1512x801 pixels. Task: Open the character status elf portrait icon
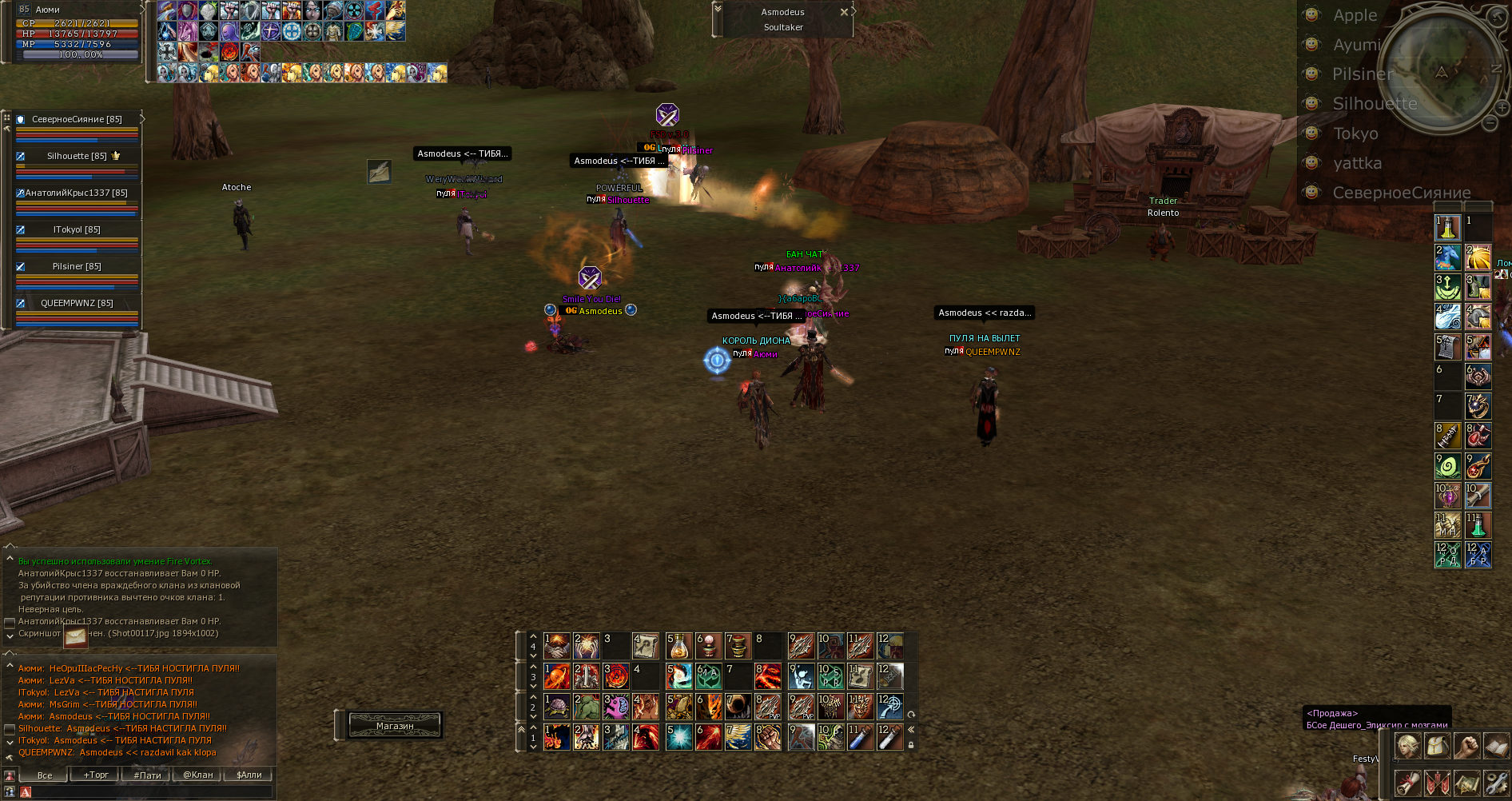pos(1408,746)
